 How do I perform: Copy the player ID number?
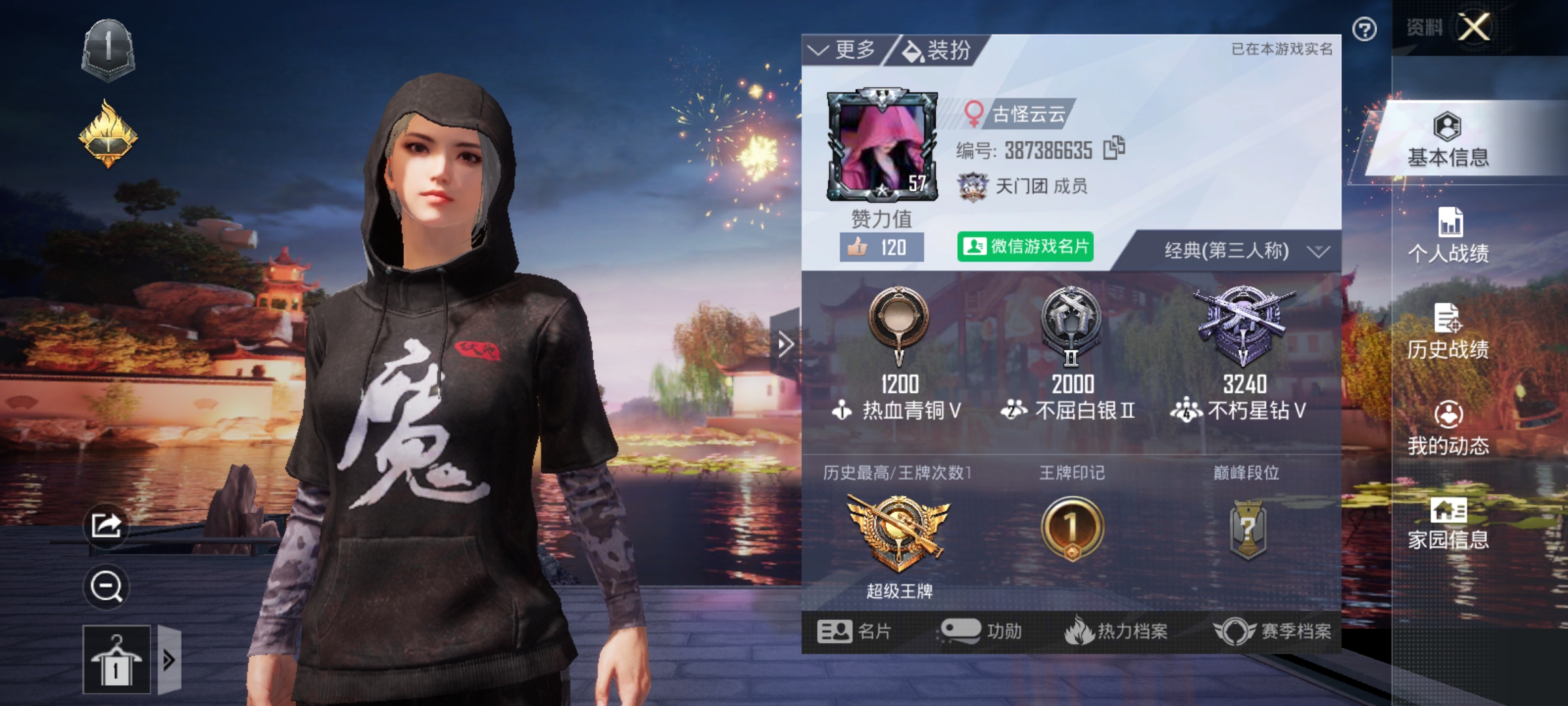[x=1114, y=148]
